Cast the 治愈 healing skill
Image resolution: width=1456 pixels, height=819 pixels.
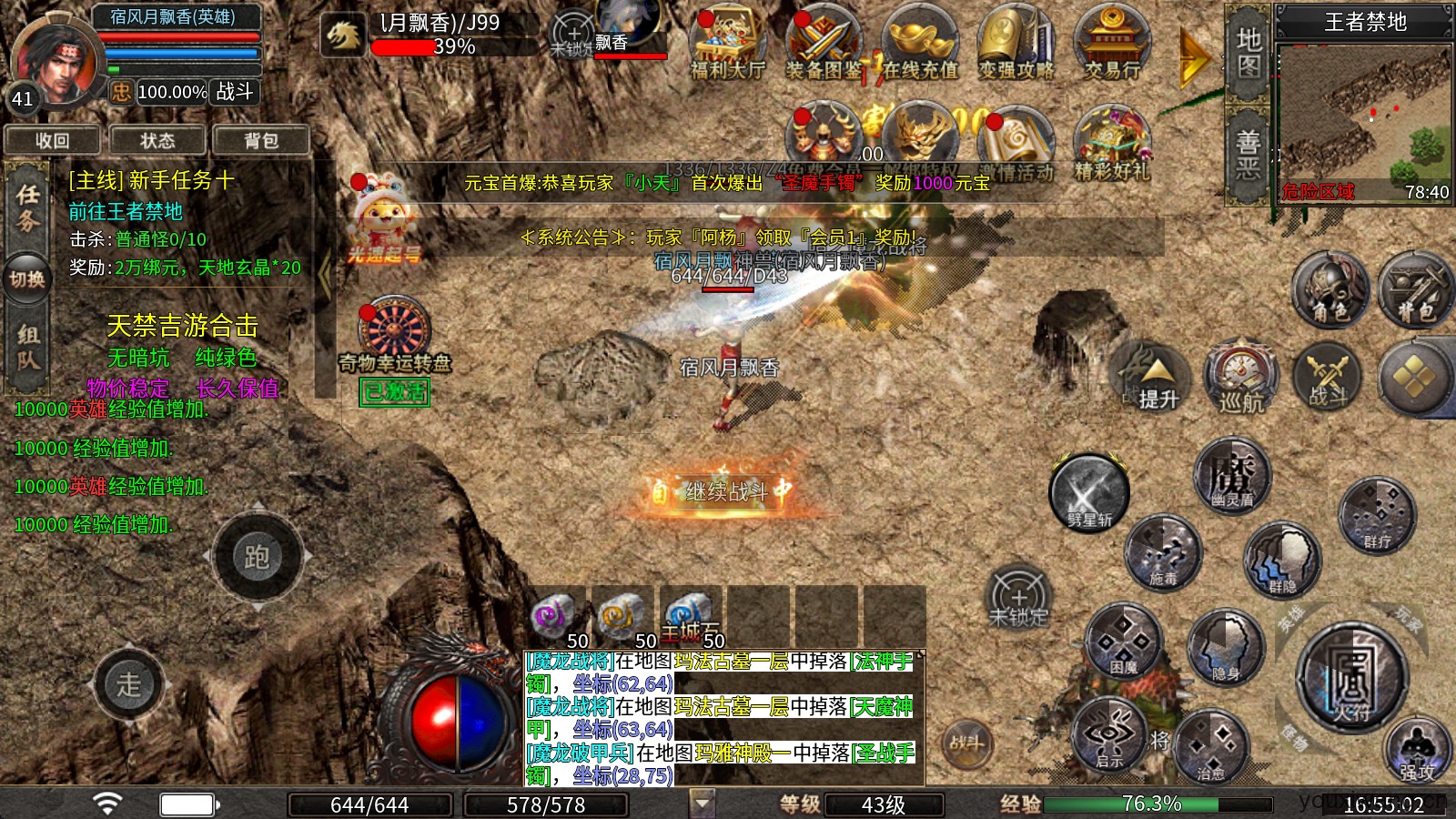[1210, 746]
